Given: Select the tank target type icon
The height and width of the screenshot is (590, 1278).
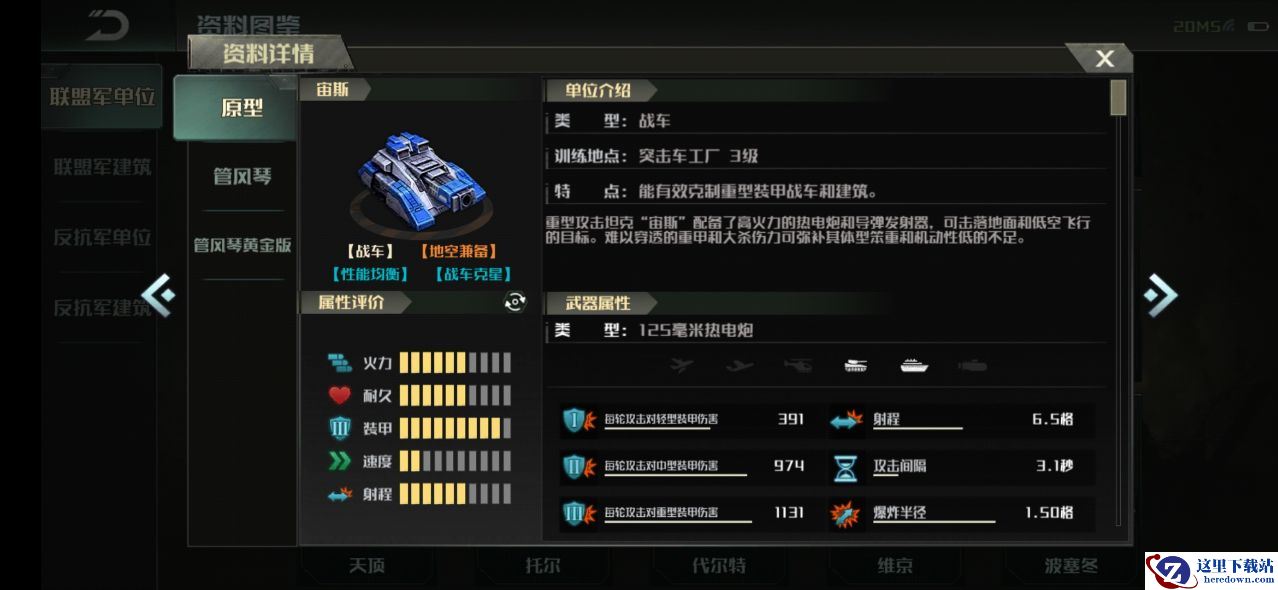Looking at the screenshot, I should (x=857, y=366).
